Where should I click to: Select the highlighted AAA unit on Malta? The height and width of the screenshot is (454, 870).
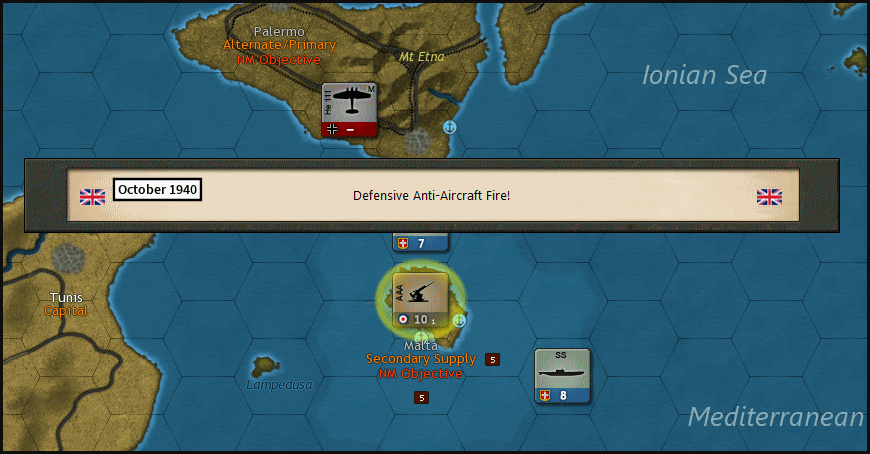(420, 300)
